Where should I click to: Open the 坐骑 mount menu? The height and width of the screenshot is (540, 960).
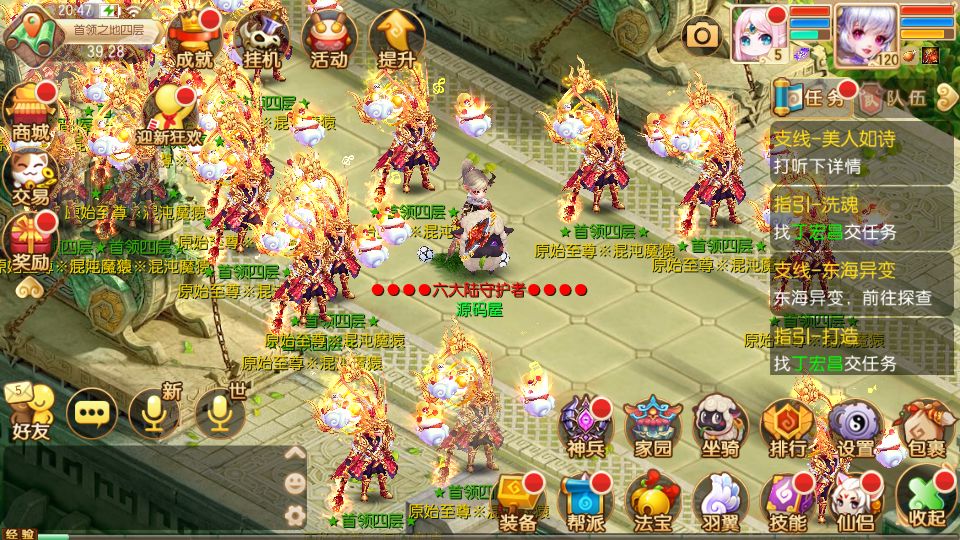point(720,425)
